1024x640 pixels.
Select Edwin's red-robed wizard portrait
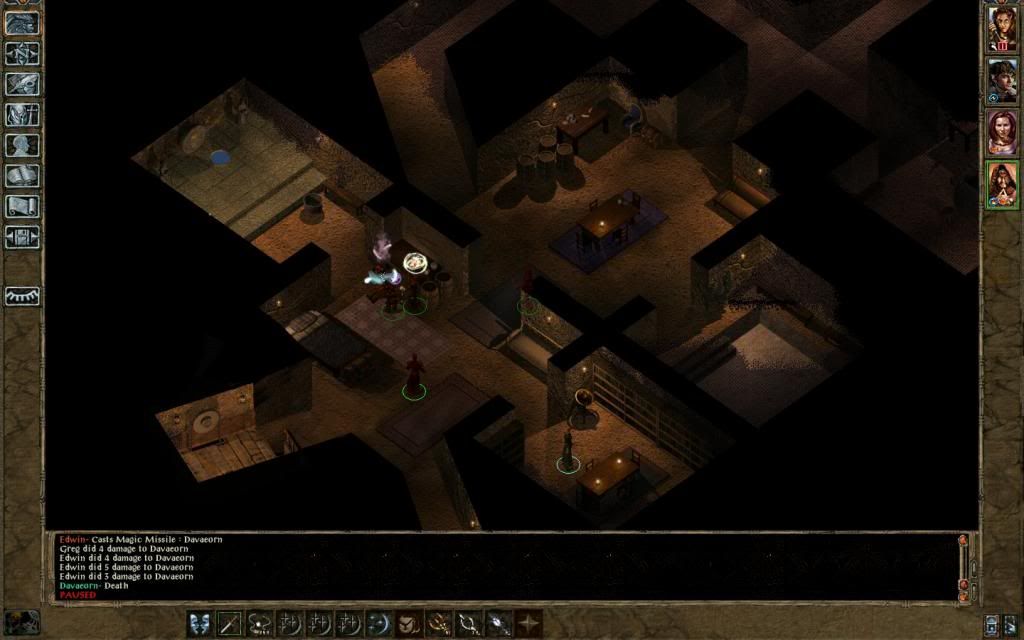(x=1002, y=184)
